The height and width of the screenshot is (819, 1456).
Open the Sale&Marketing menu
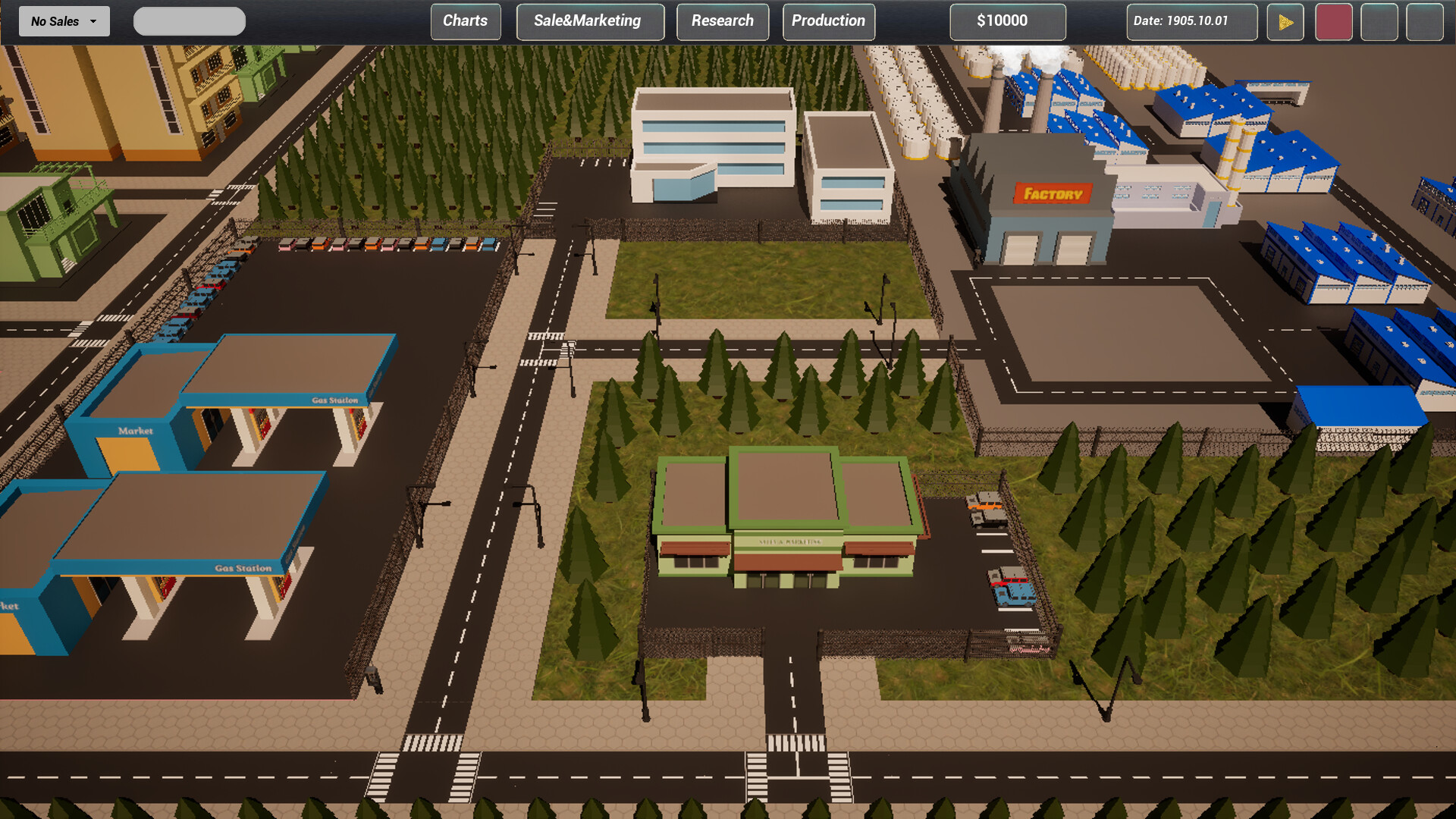[590, 20]
